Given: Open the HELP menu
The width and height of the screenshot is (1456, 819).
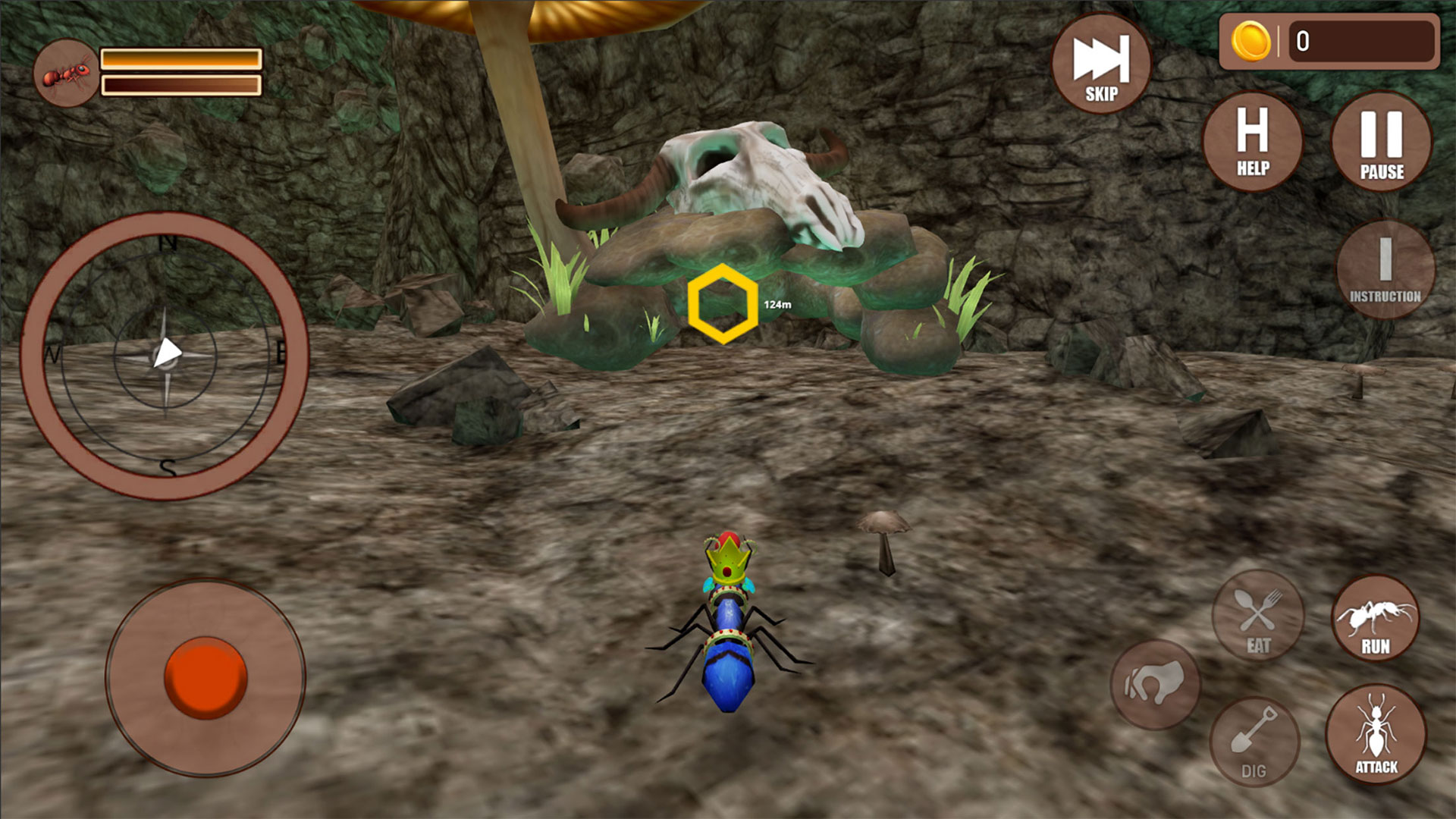Looking at the screenshot, I should click(1252, 143).
